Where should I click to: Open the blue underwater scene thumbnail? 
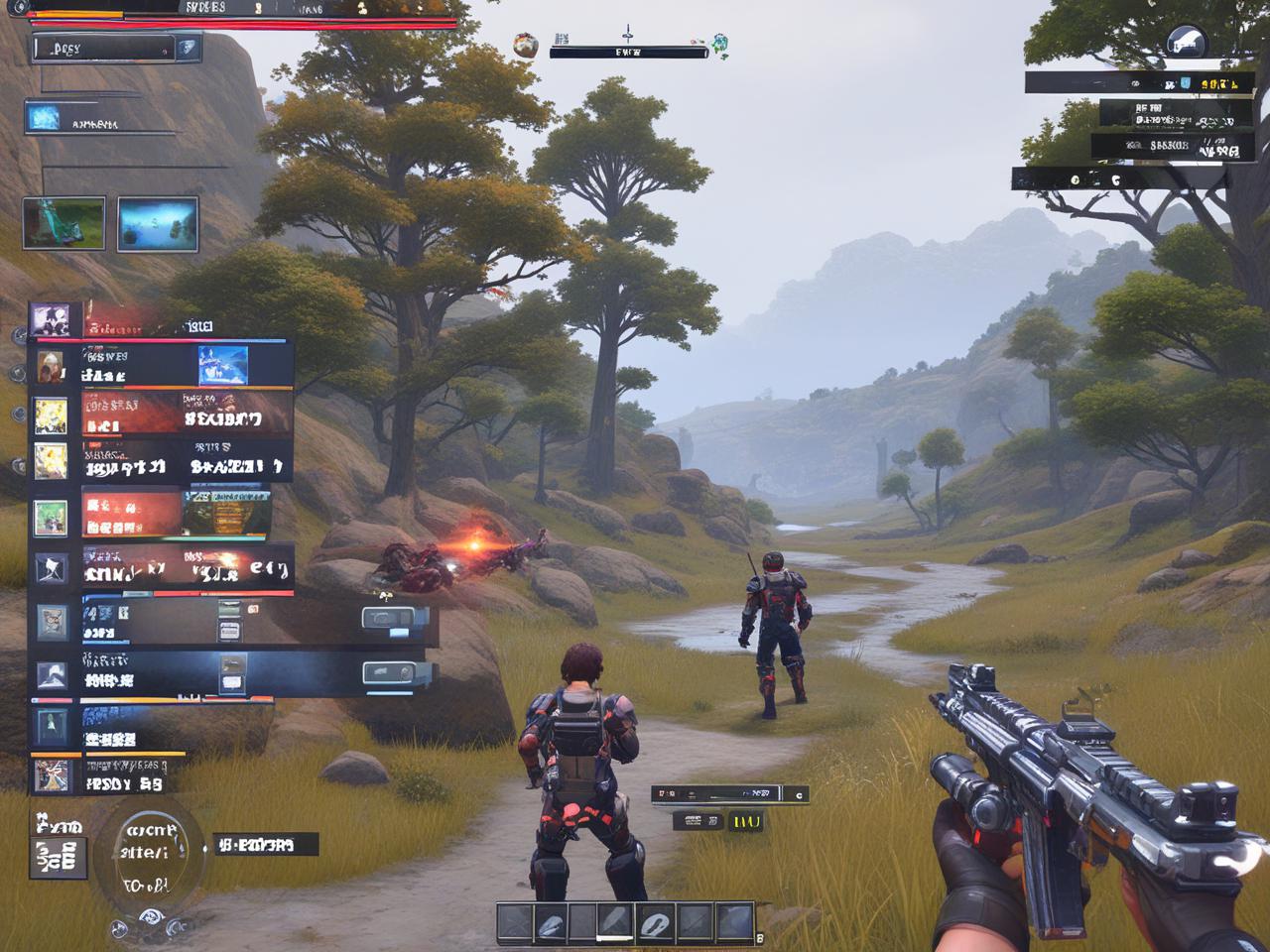click(x=158, y=223)
